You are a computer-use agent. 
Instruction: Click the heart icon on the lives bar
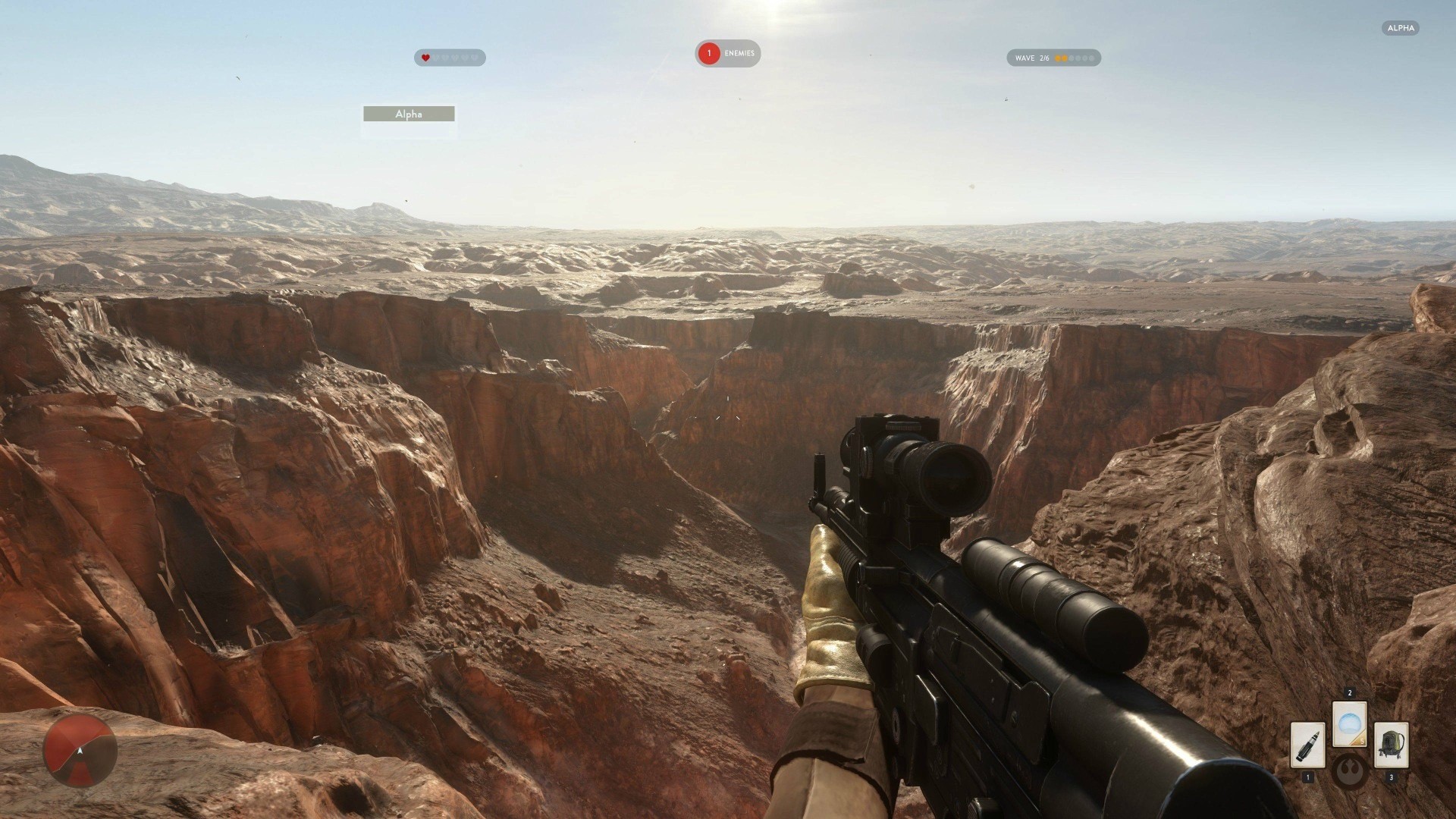click(425, 58)
